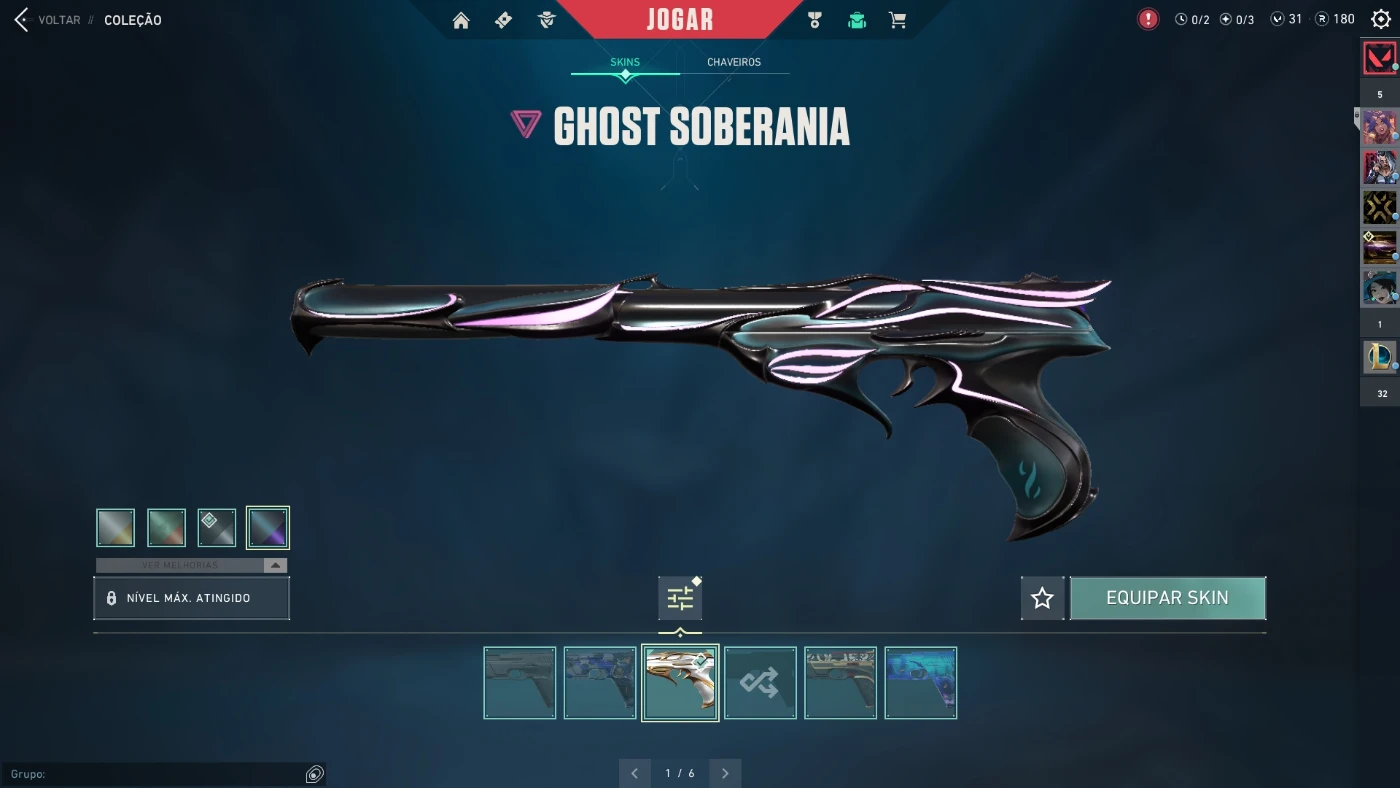Viewport: 1400px width, 788px height.
Task: Go to the next skins page arrow
Action: (725, 773)
